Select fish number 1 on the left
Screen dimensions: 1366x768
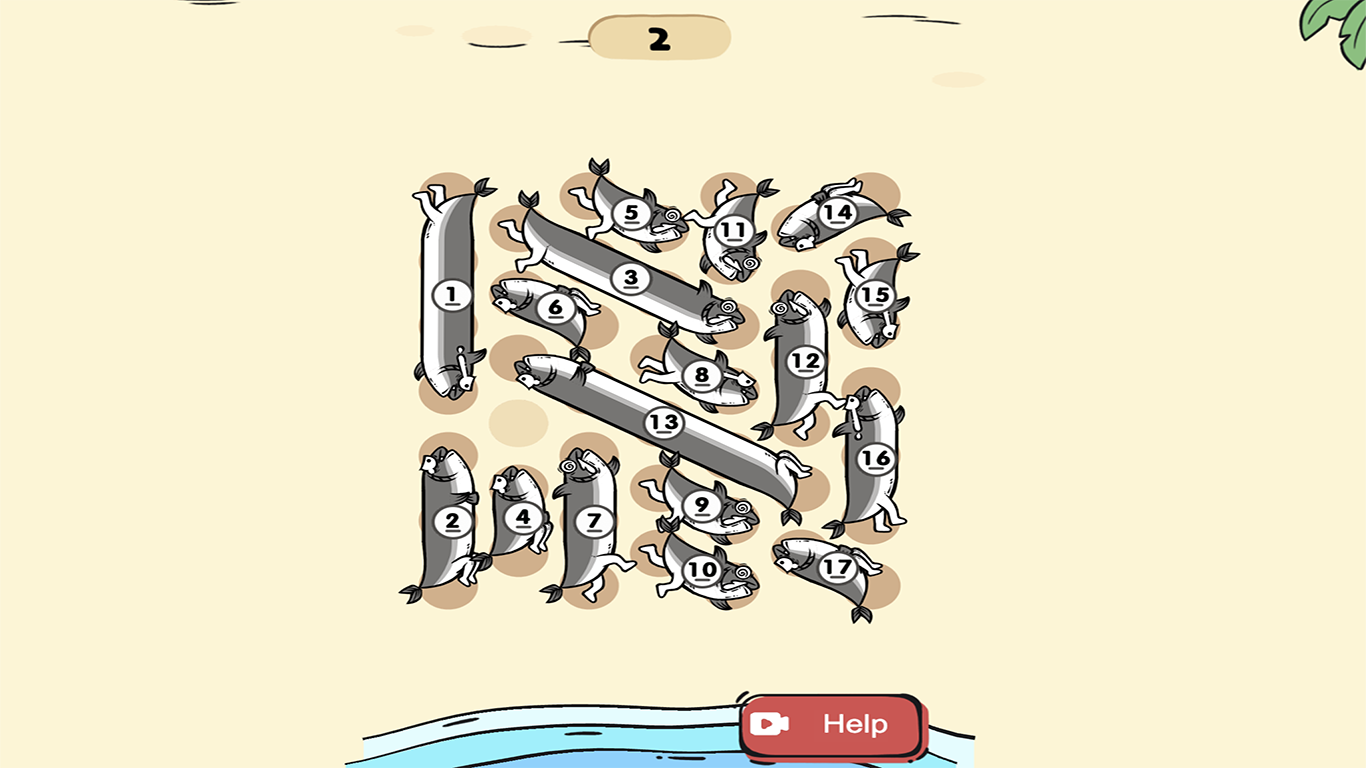click(x=449, y=295)
